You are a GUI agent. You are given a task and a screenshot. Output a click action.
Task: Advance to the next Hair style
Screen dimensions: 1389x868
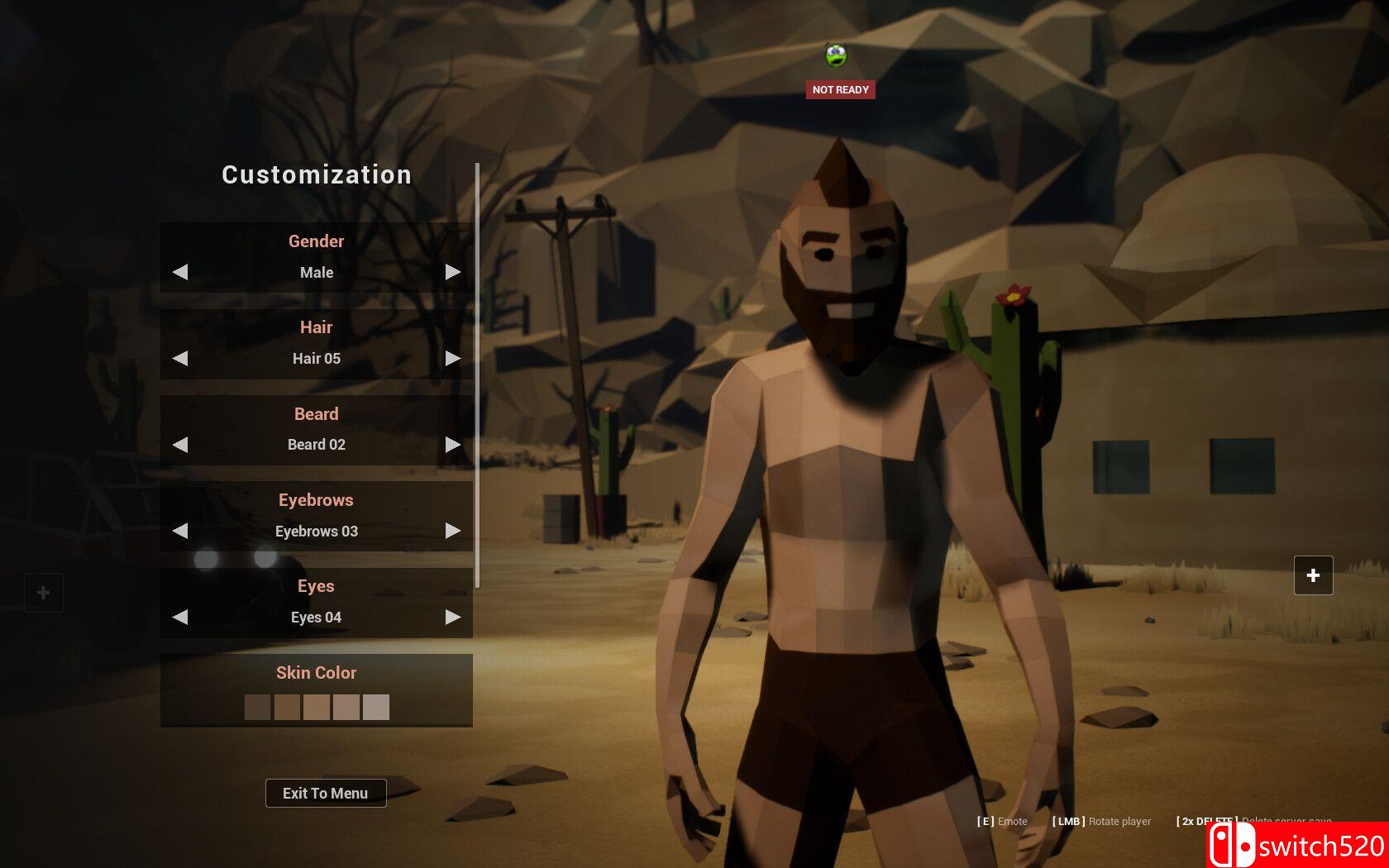[x=452, y=358]
